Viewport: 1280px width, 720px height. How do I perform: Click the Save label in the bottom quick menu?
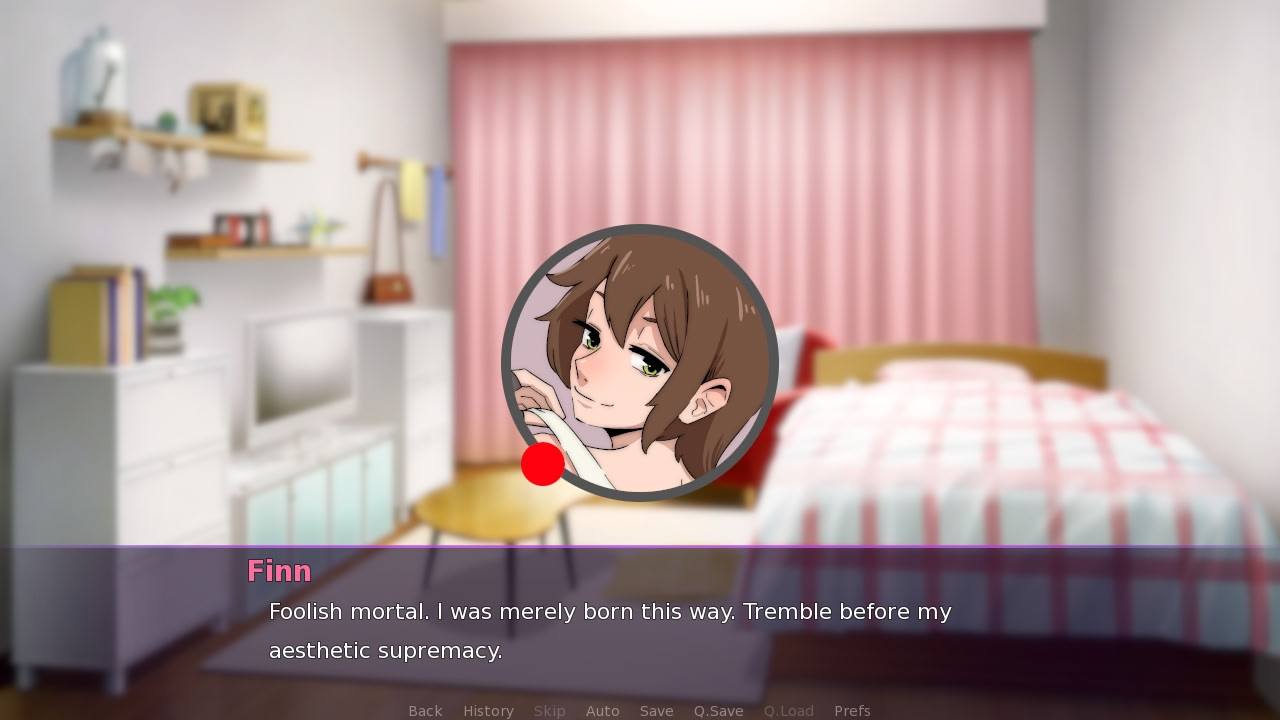(656, 710)
